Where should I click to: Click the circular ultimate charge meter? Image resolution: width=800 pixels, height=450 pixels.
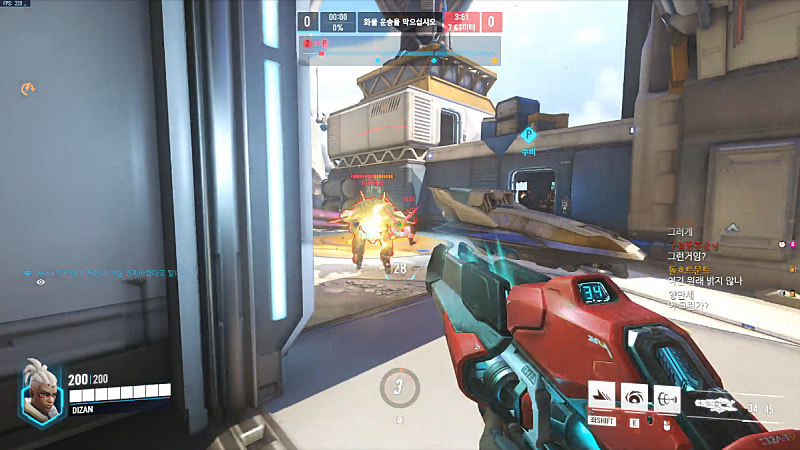(x=399, y=387)
